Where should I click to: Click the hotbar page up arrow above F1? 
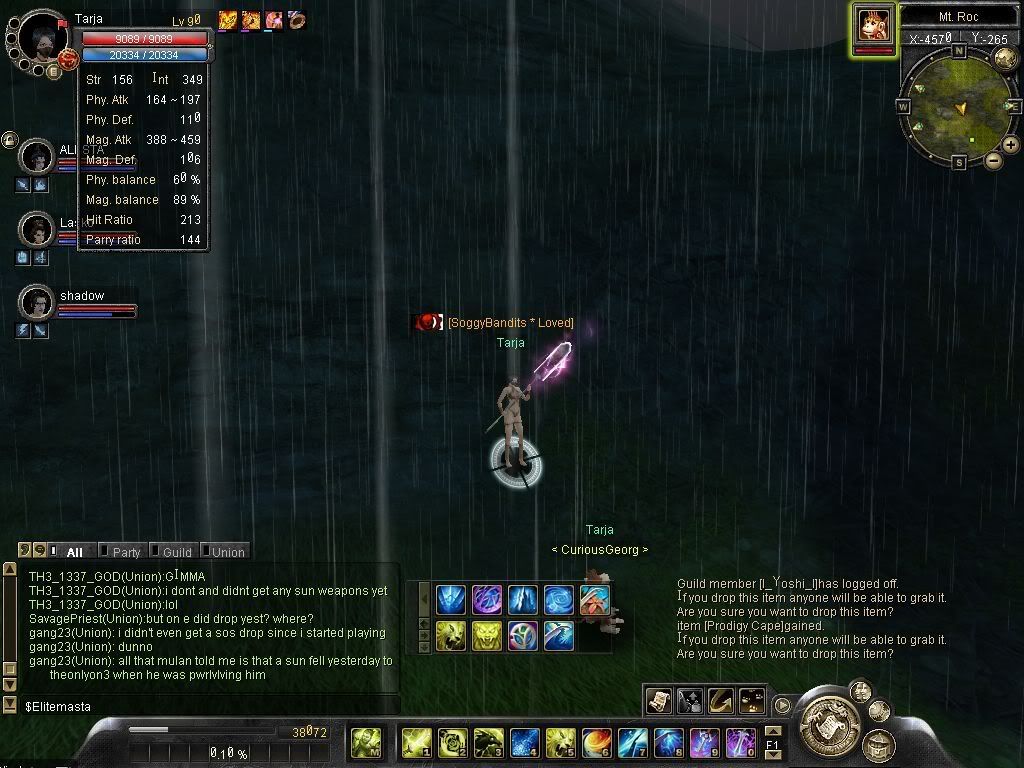coord(773,731)
